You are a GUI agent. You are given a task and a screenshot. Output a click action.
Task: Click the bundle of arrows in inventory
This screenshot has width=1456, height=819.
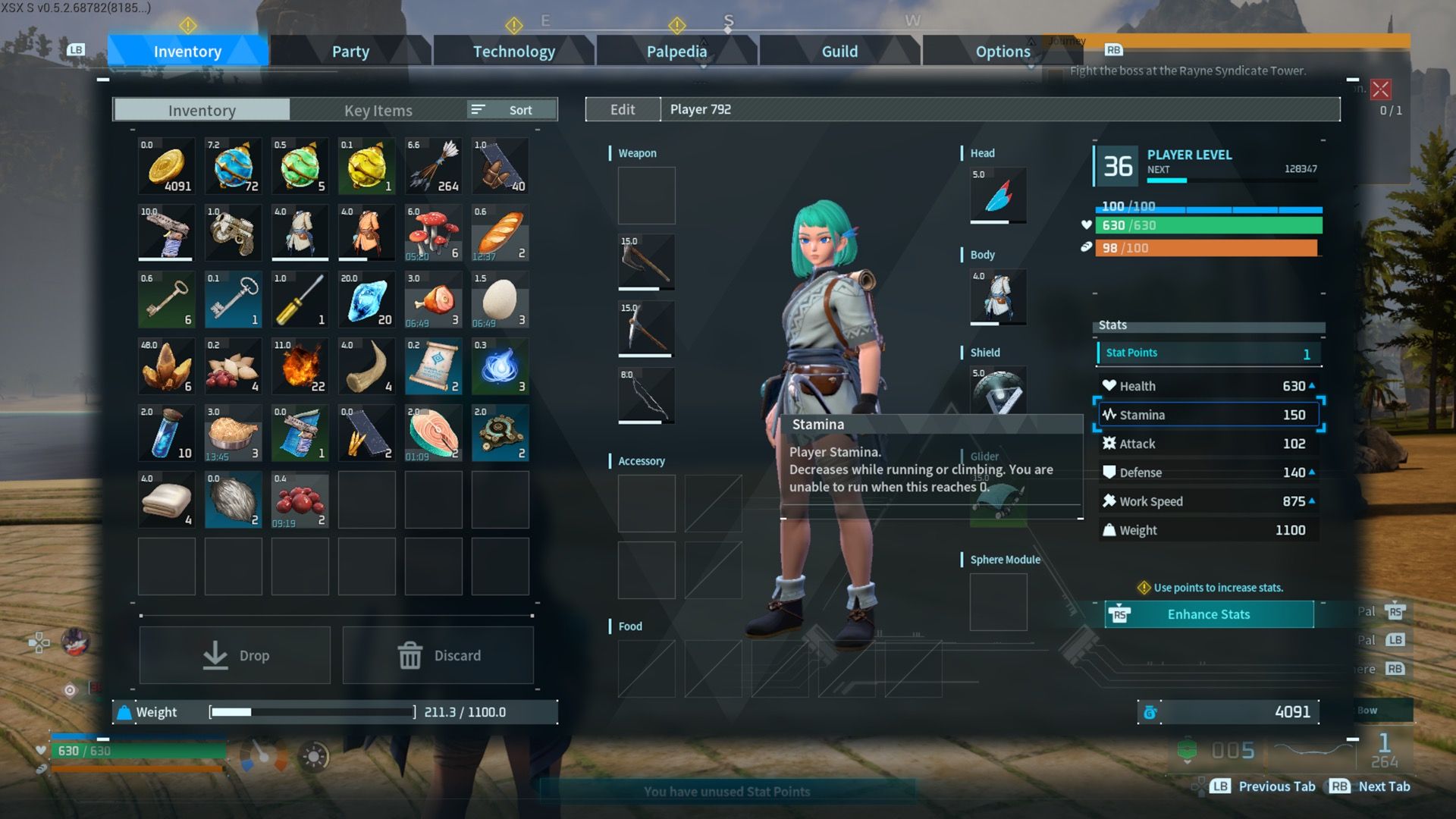433,165
